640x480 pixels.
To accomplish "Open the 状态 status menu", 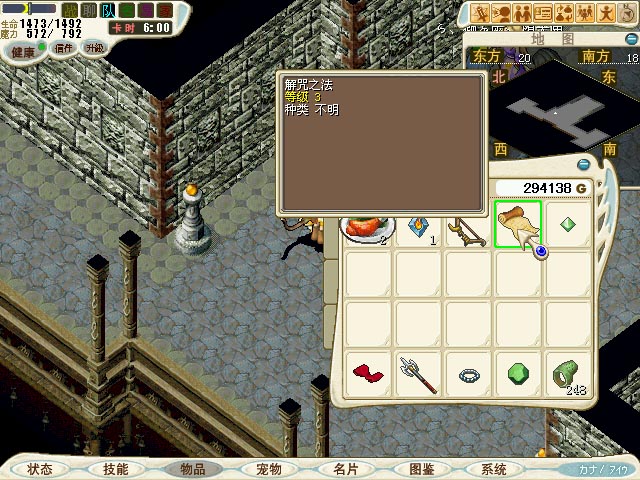I will (x=40, y=468).
